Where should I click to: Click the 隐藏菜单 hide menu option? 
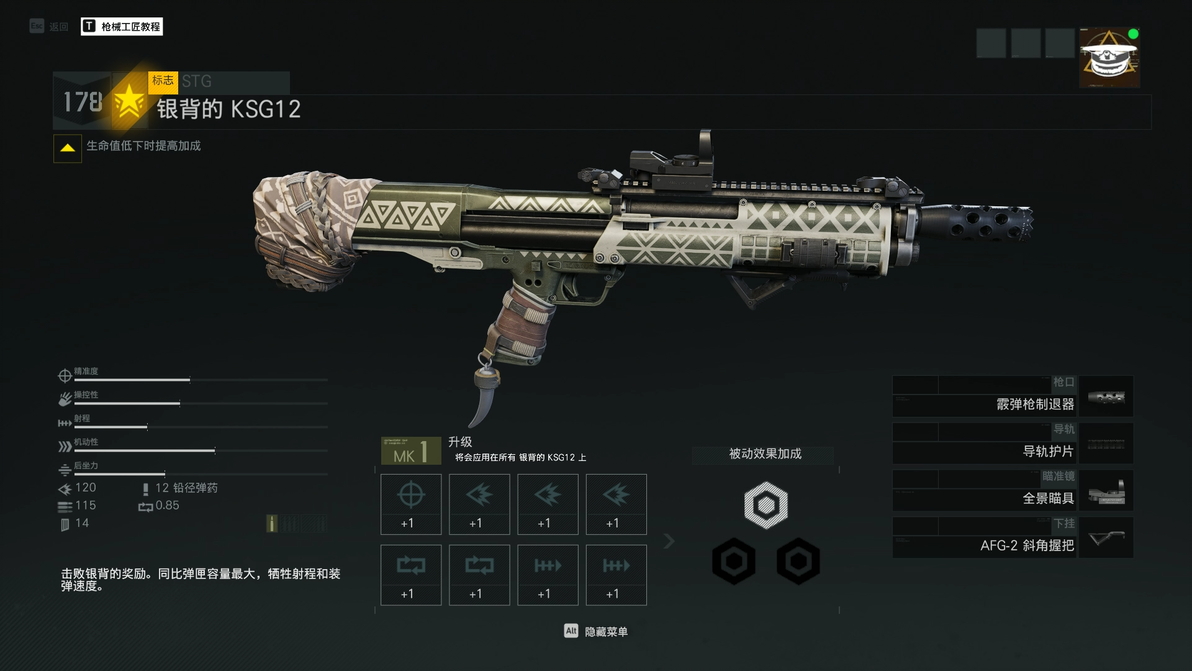tap(597, 632)
